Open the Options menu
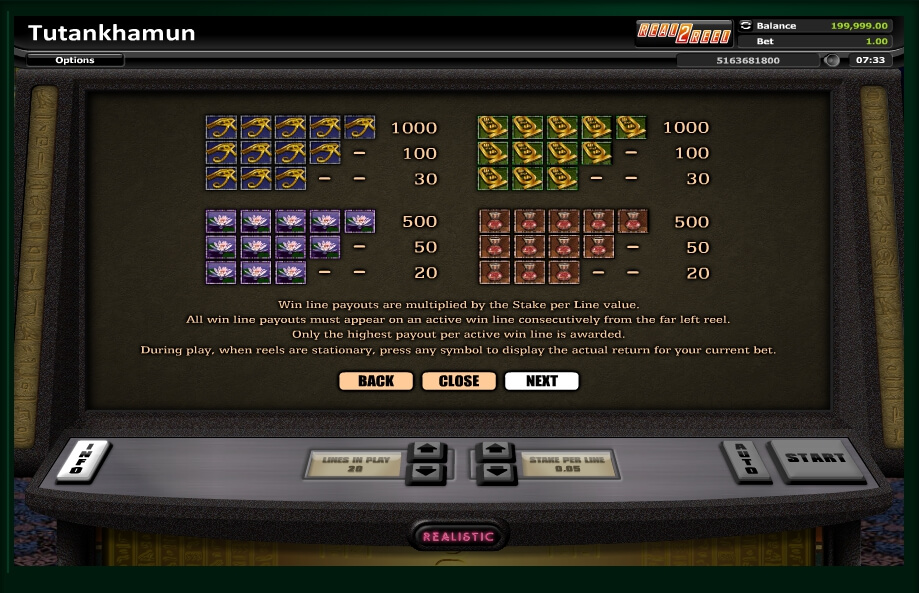The image size is (919, 593). point(75,60)
